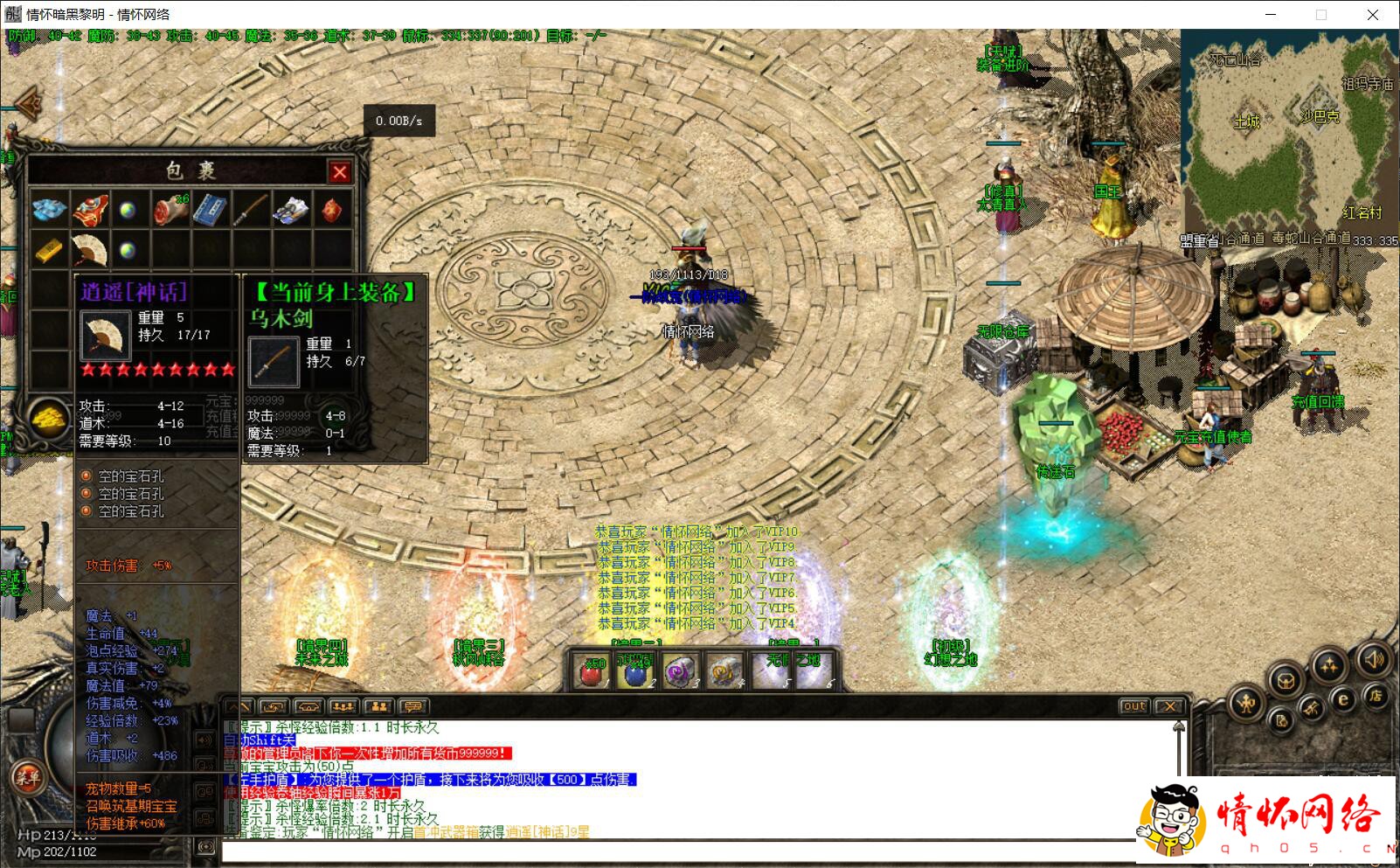
Task: Select the red and gold armor item
Action: (88, 210)
